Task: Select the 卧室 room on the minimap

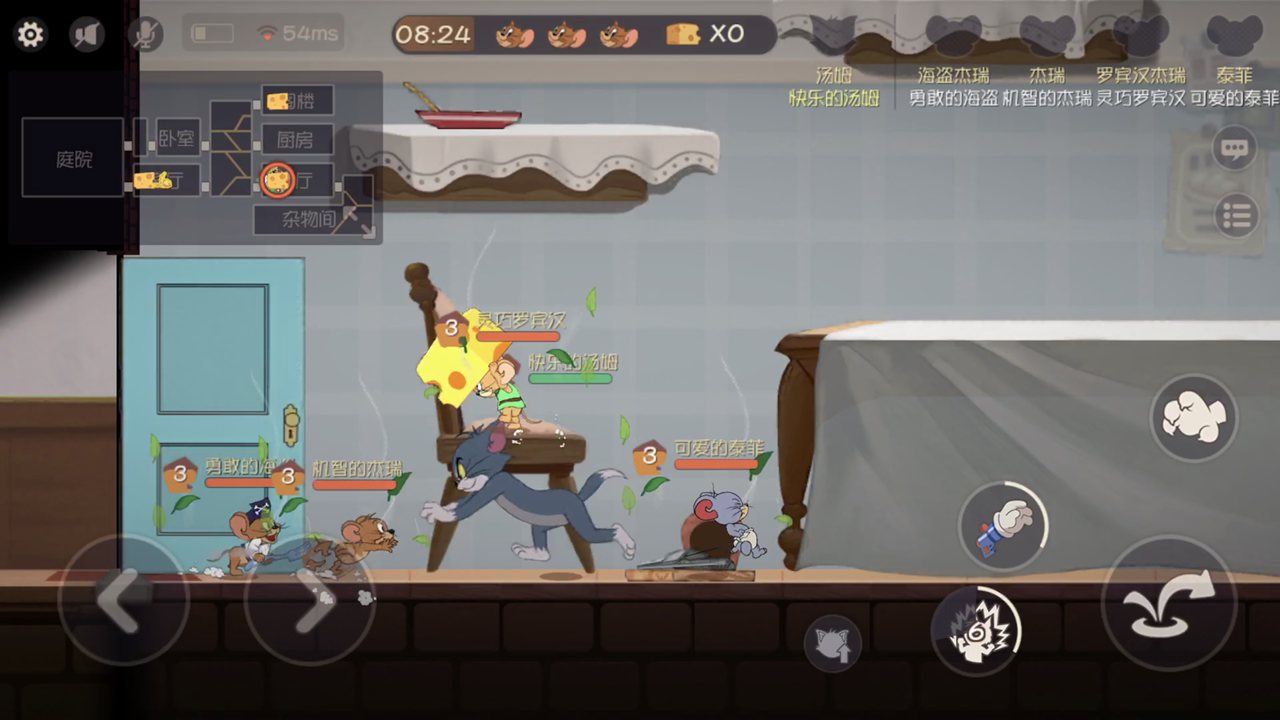Action: [177, 139]
